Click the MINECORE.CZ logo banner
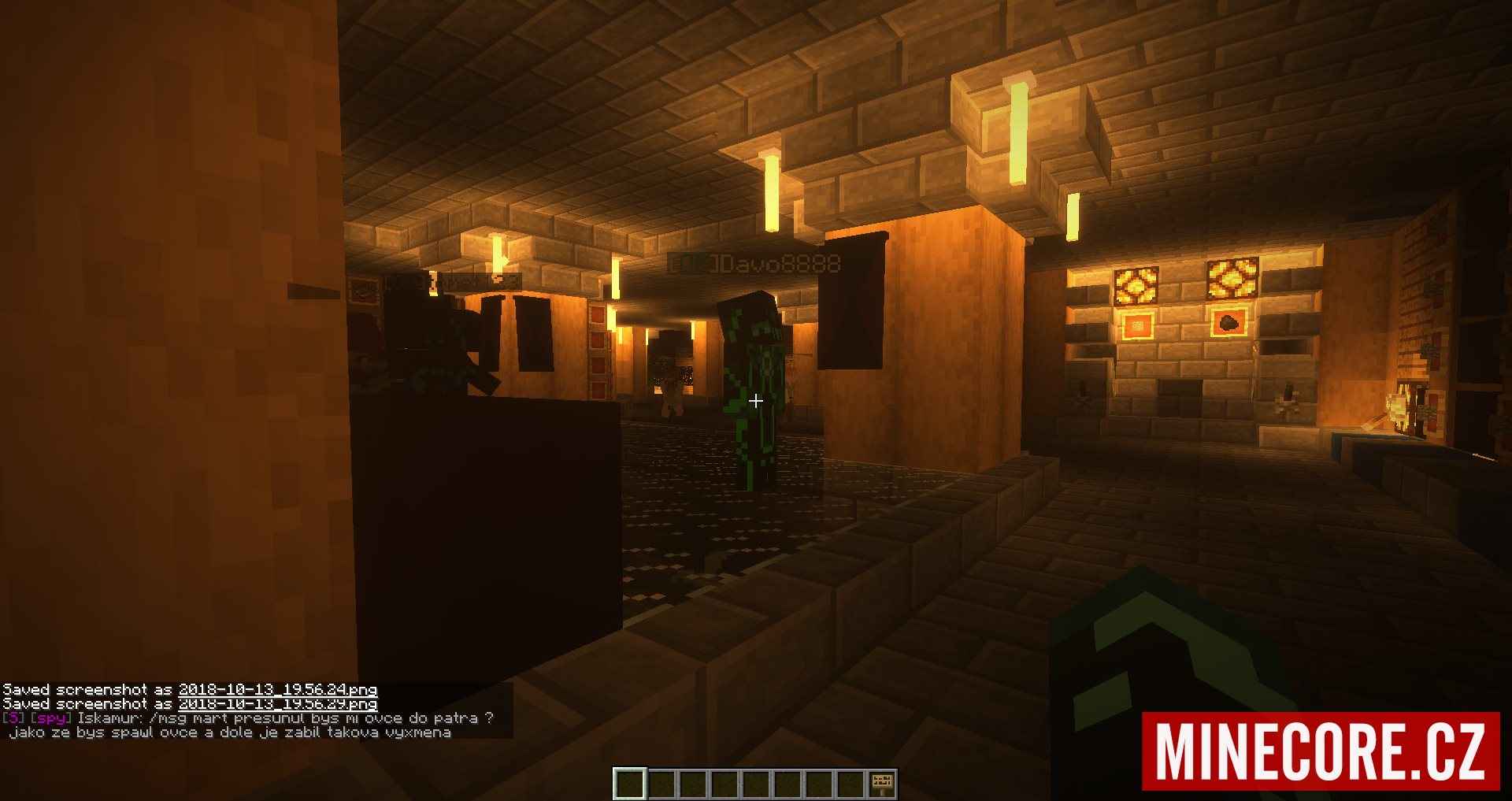The image size is (1512, 801). click(1320, 751)
